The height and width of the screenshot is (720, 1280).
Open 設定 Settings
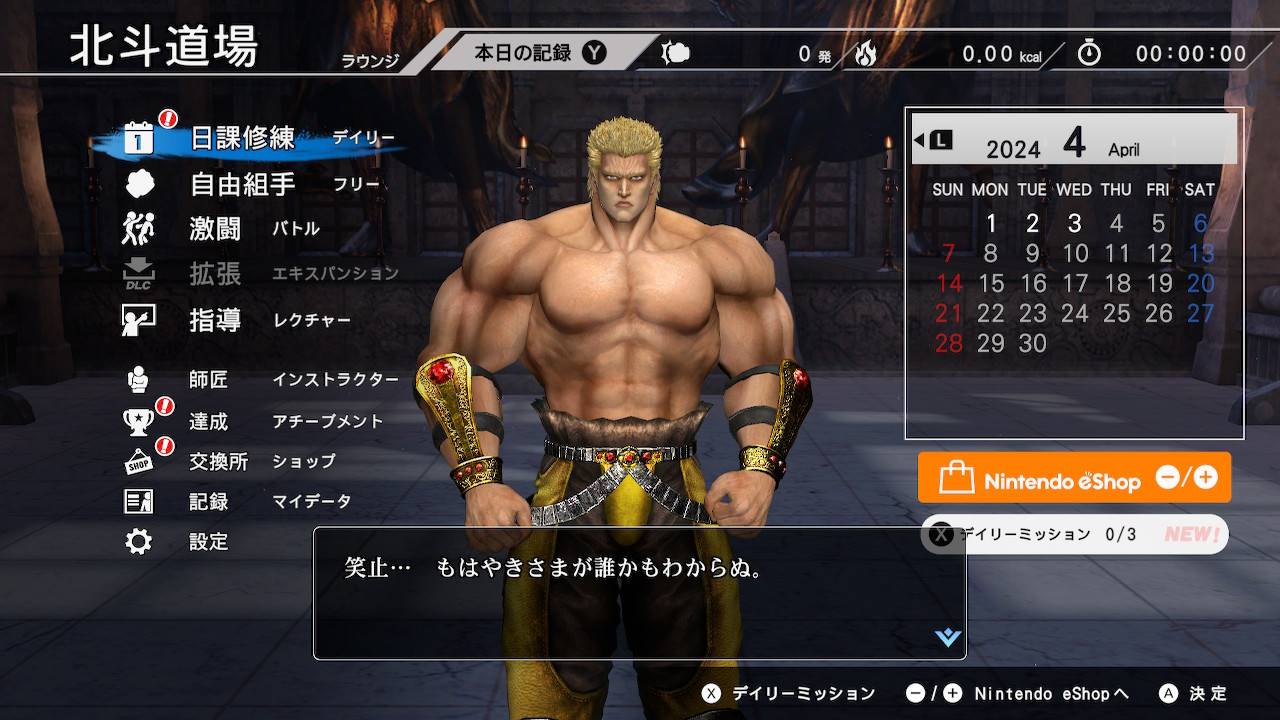(209, 542)
